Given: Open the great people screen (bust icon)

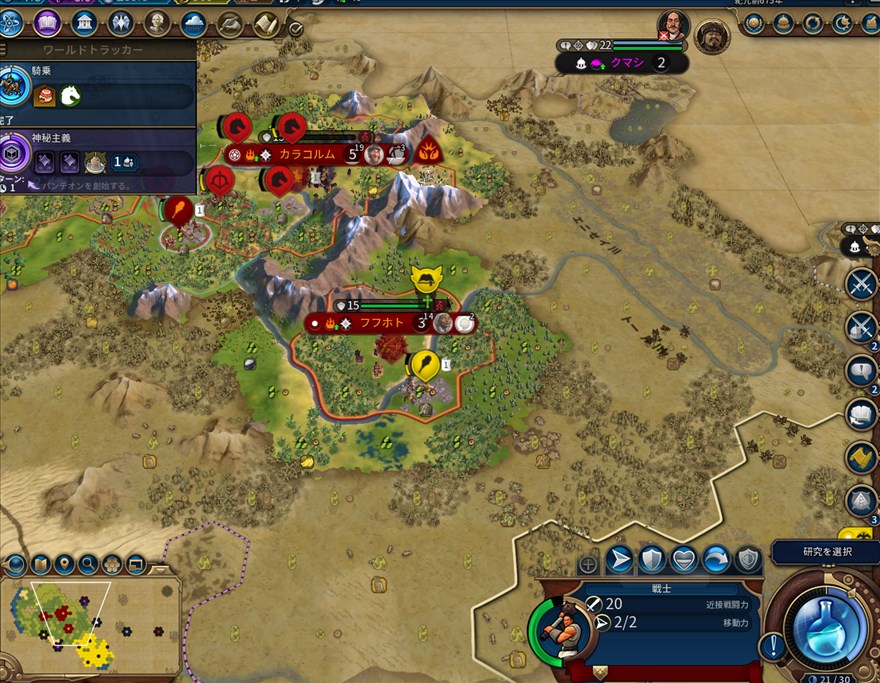Looking at the screenshot, I should [x=157, y=22].
